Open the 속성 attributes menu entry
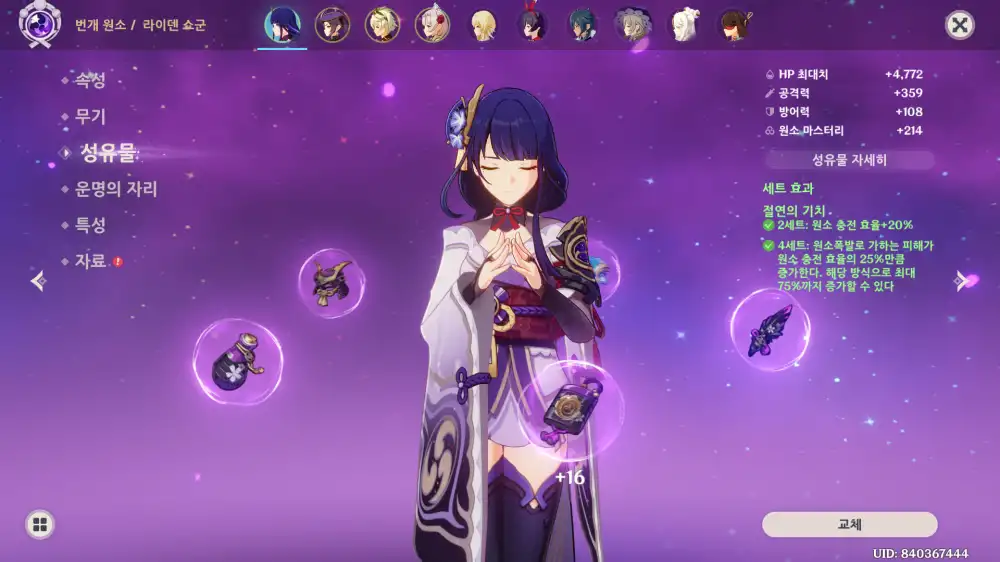 click(x=90, y=81)
